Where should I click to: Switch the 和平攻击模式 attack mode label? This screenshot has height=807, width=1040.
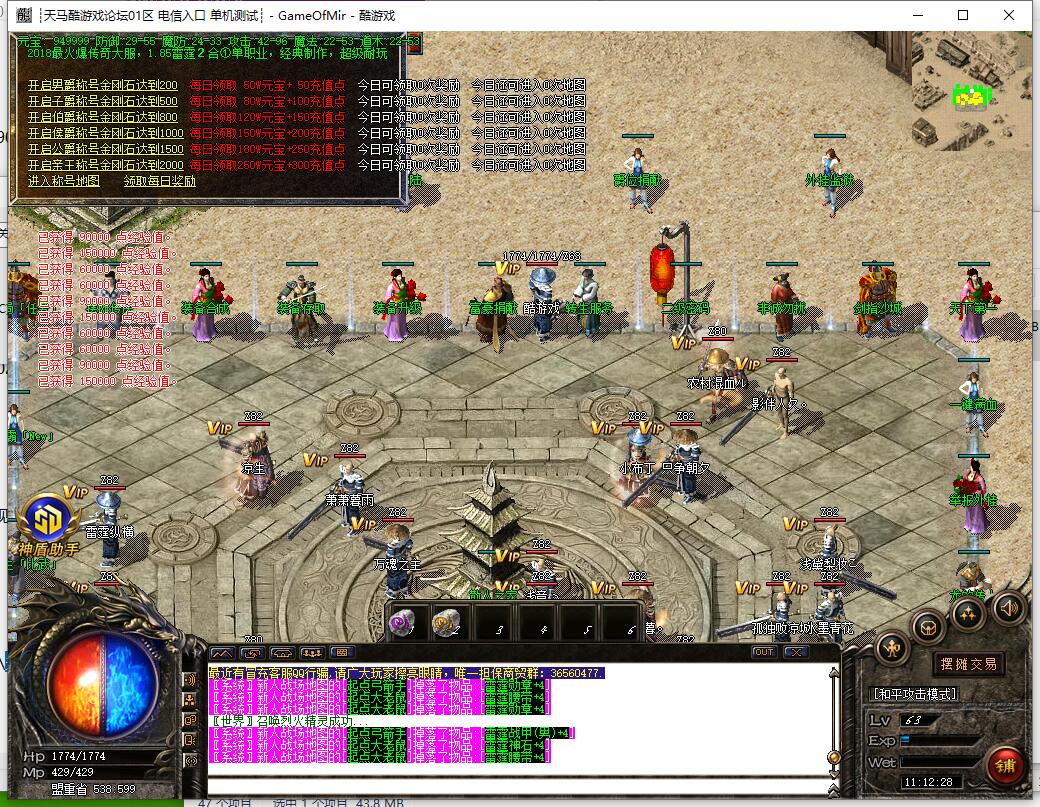click(915, 693)
